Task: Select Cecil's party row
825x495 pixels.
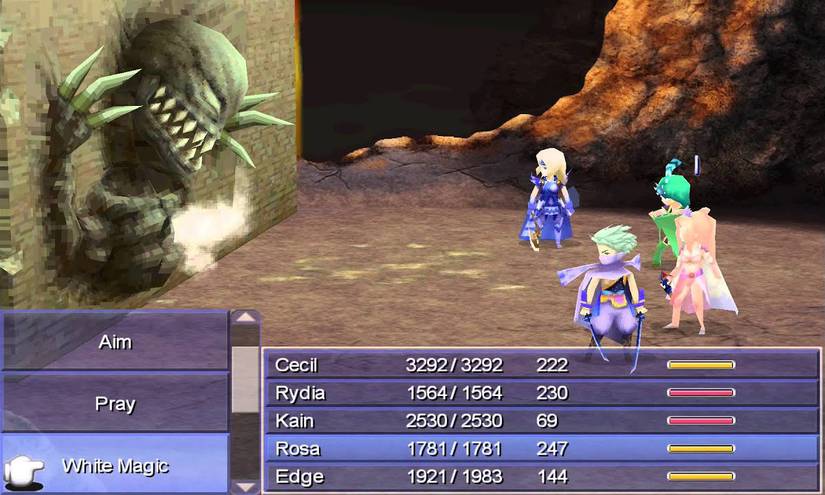Action: coord(540,365)
